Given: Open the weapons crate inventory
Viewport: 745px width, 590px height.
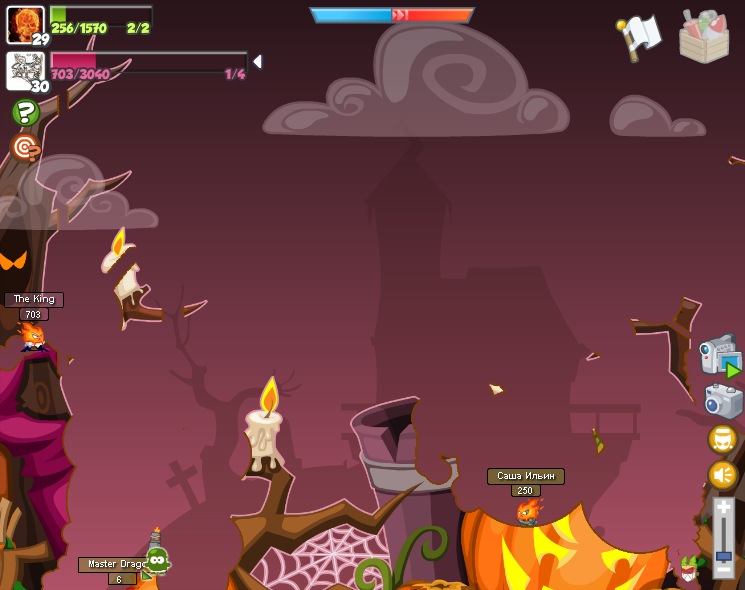Looking at the screenshot, I should coord(704,37).
